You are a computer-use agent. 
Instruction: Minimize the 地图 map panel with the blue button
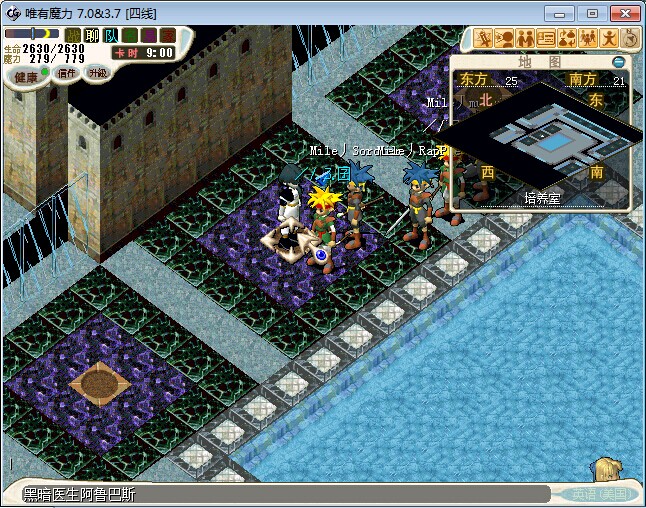coord(619,62)
